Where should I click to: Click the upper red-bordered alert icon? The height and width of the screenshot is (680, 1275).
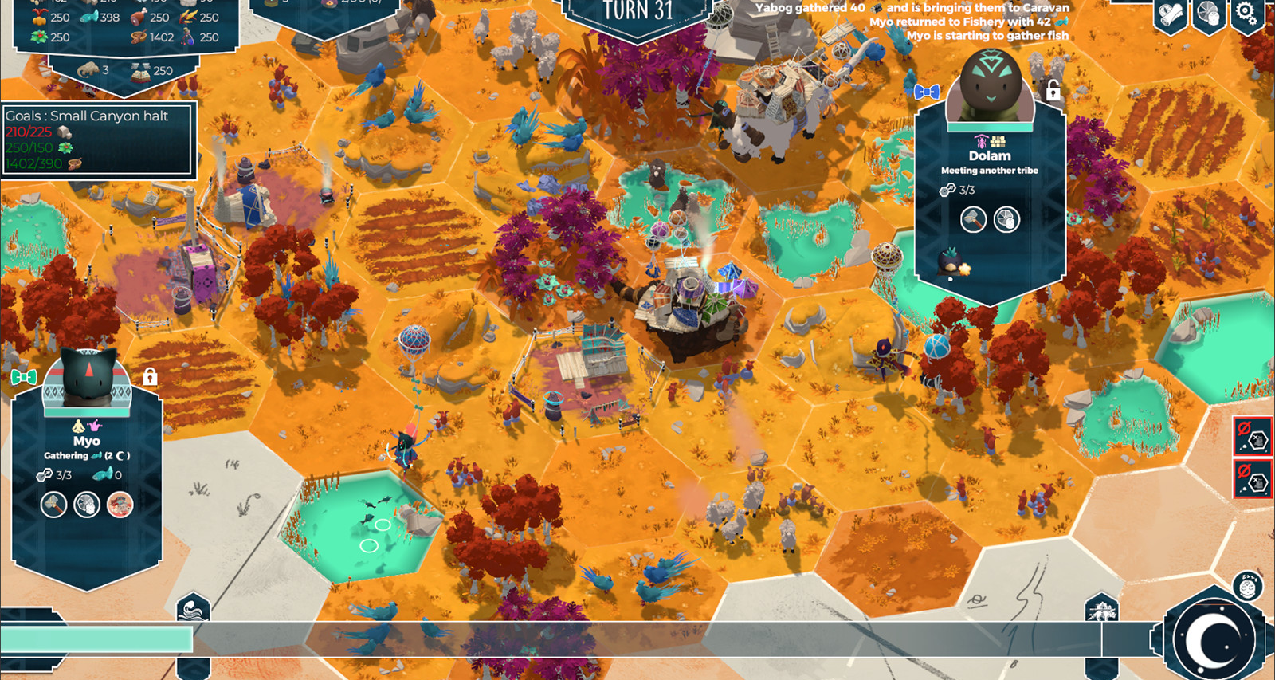point(1252,437)
